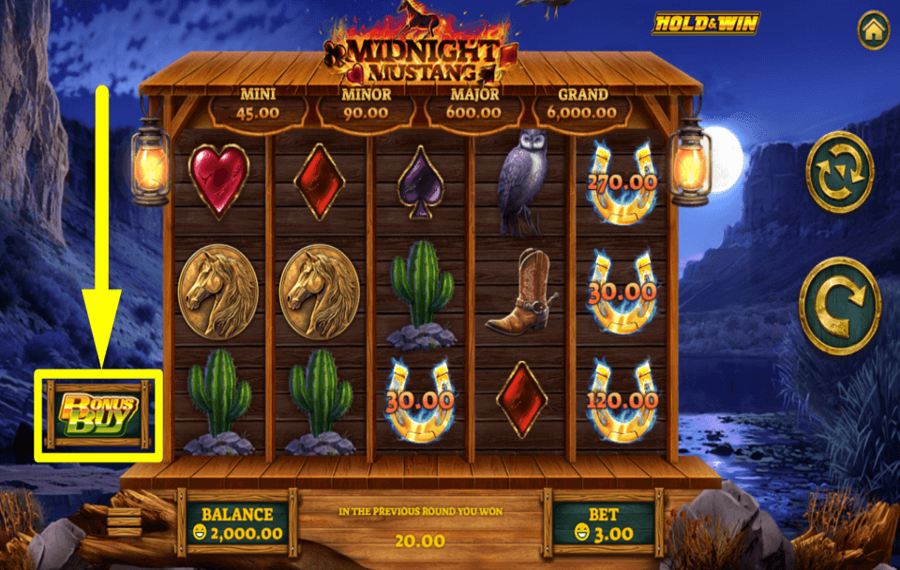Spin the reels with the round arrow button
This screenshot has width=900, height=570.
coord(839,306)
